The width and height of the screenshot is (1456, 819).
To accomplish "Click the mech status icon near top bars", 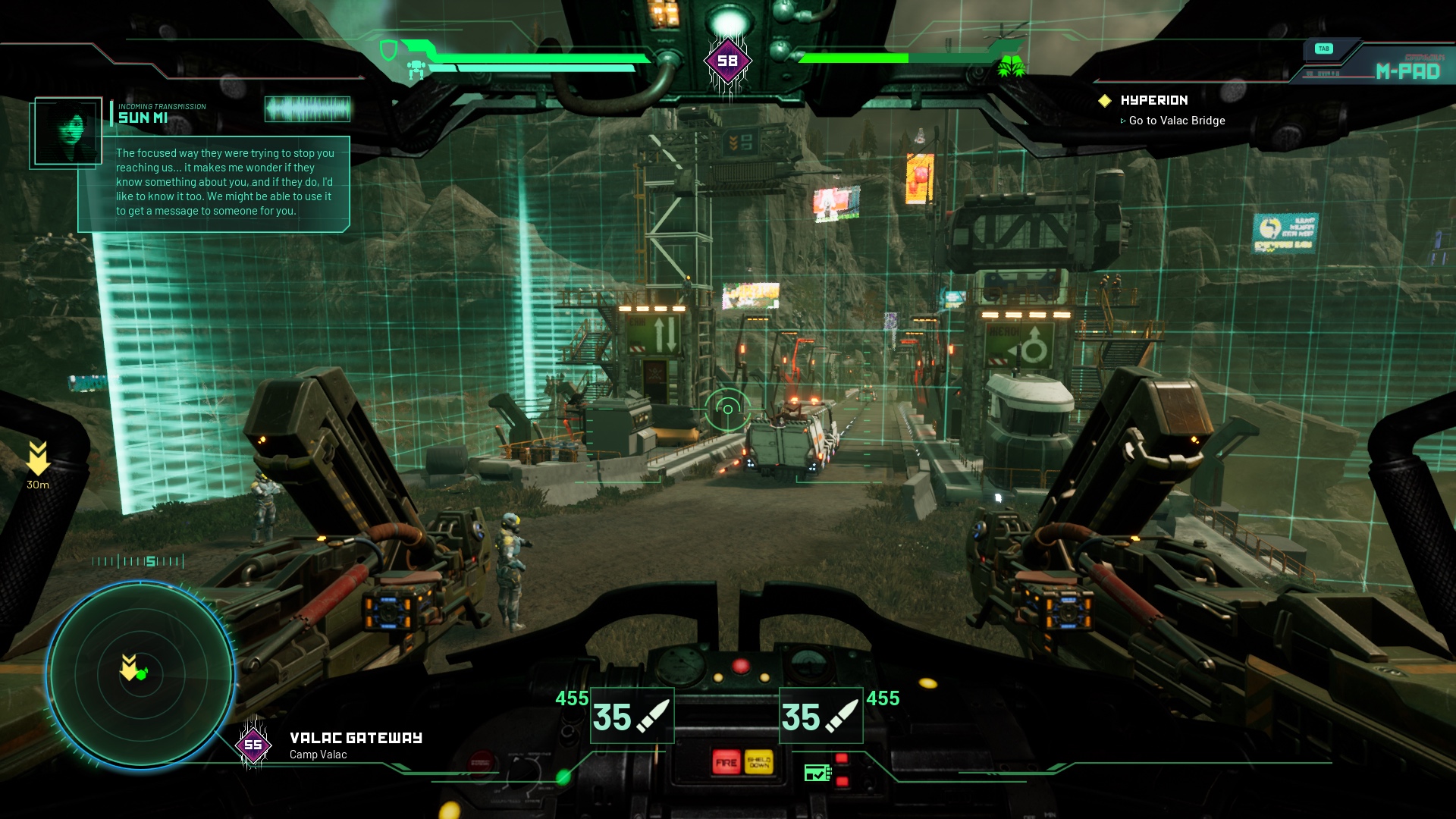I will 416,68.
